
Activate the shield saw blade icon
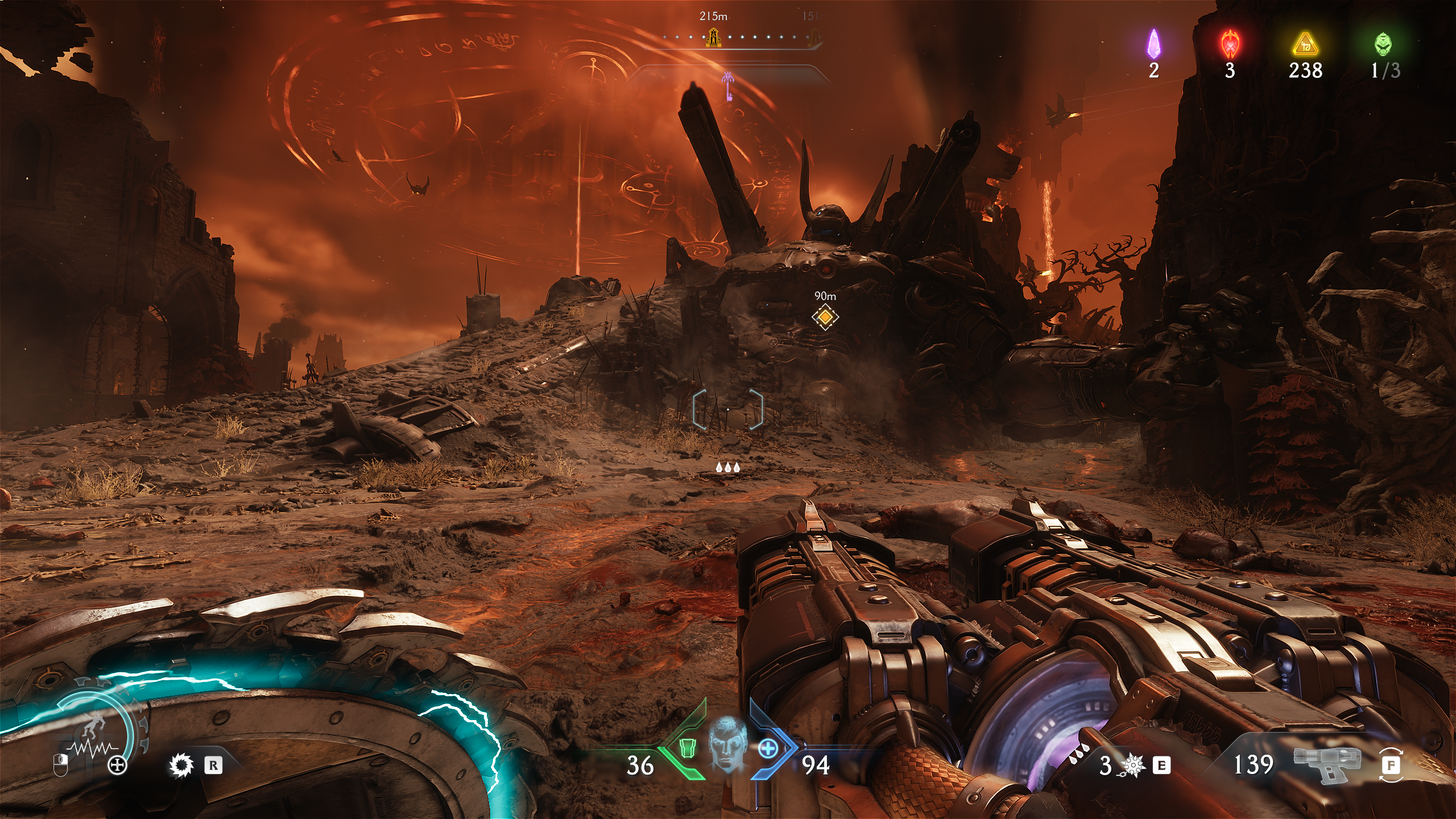182,766
